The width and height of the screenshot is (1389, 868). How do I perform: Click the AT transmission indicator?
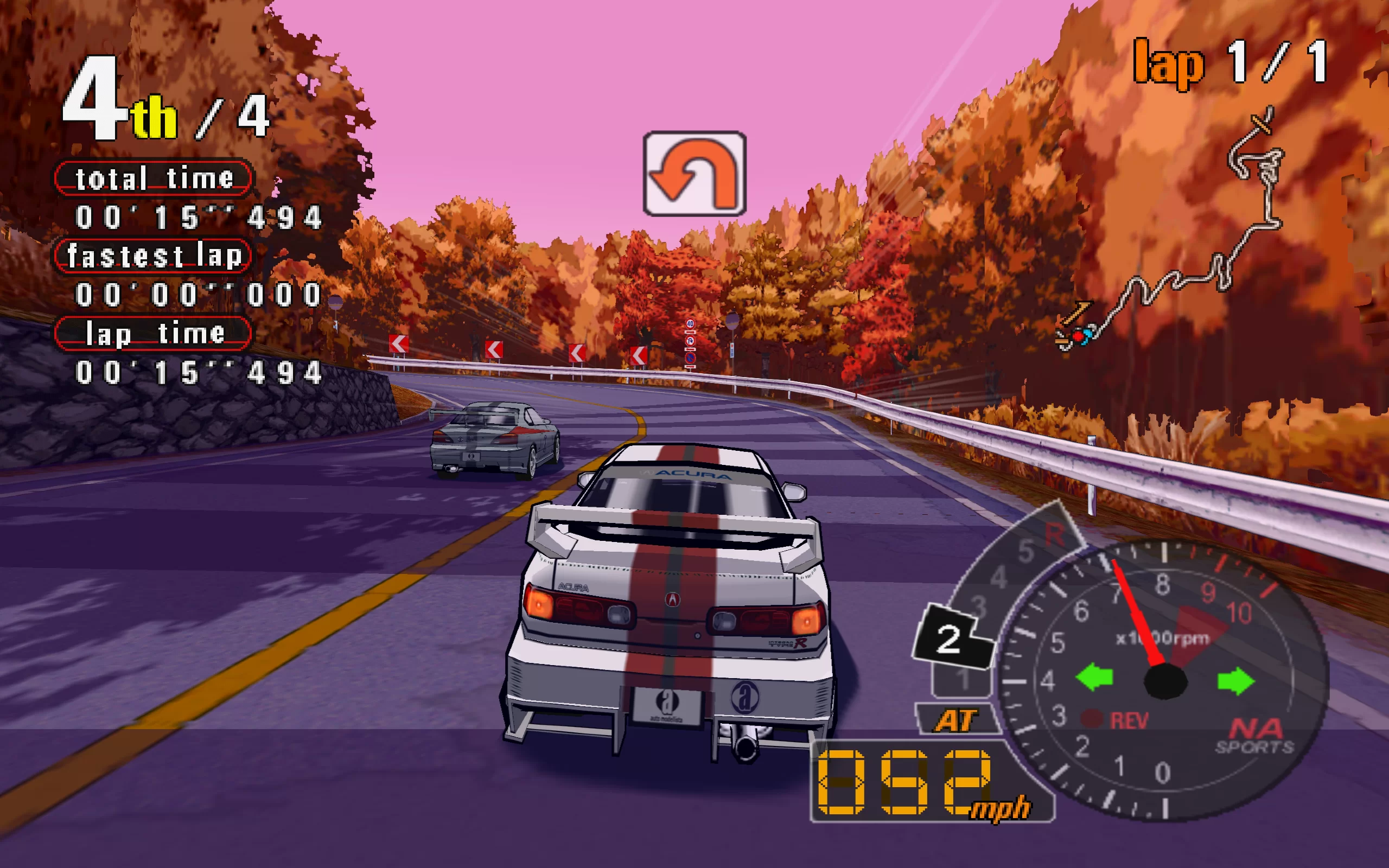955,720
